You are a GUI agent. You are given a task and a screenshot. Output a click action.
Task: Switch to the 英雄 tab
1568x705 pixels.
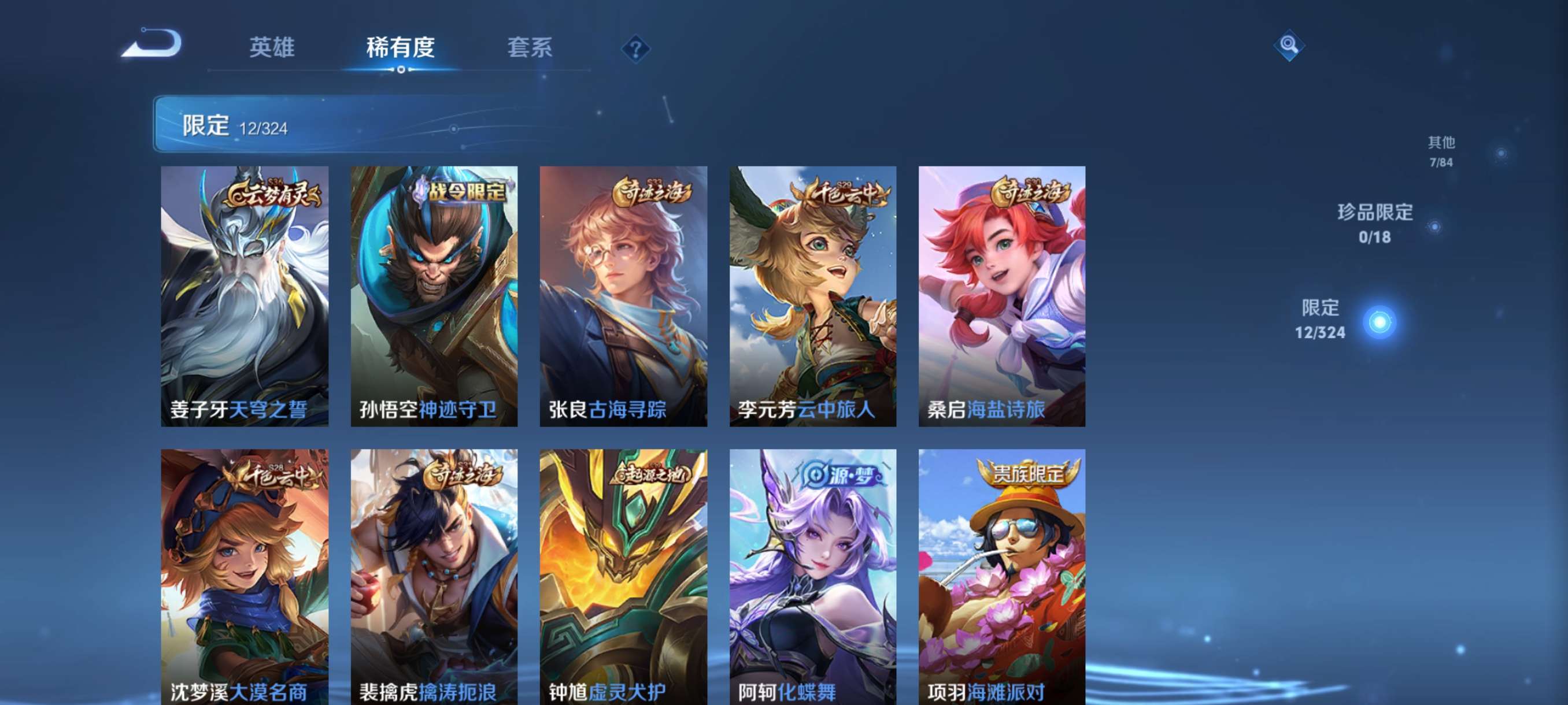tap(272, 48)
